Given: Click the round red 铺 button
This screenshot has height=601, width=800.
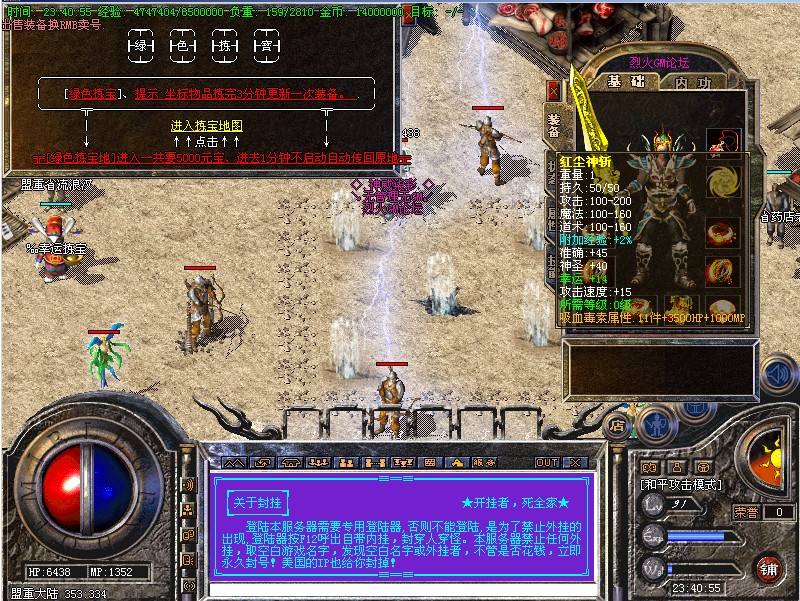Looking at the screenshot, I should pos(768,569).
